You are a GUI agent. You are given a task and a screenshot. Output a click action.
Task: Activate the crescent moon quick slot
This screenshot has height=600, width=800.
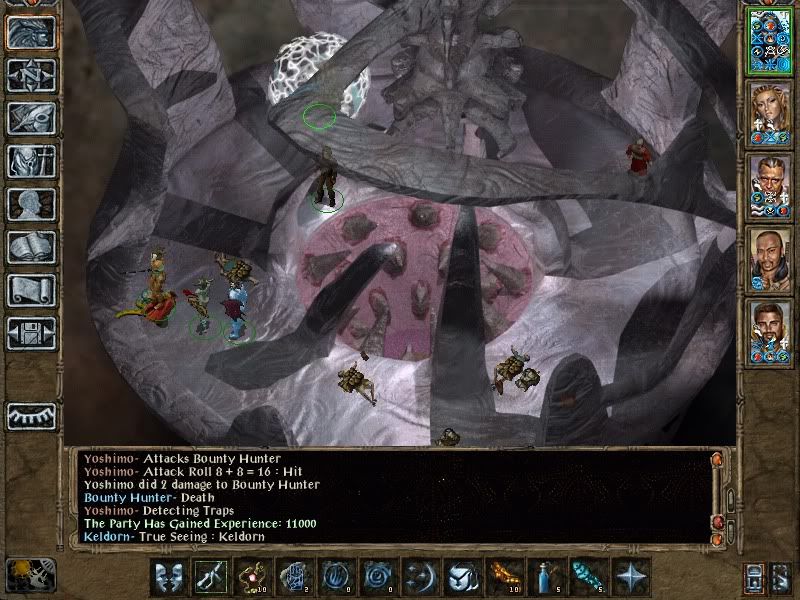[x=418, y=577]
